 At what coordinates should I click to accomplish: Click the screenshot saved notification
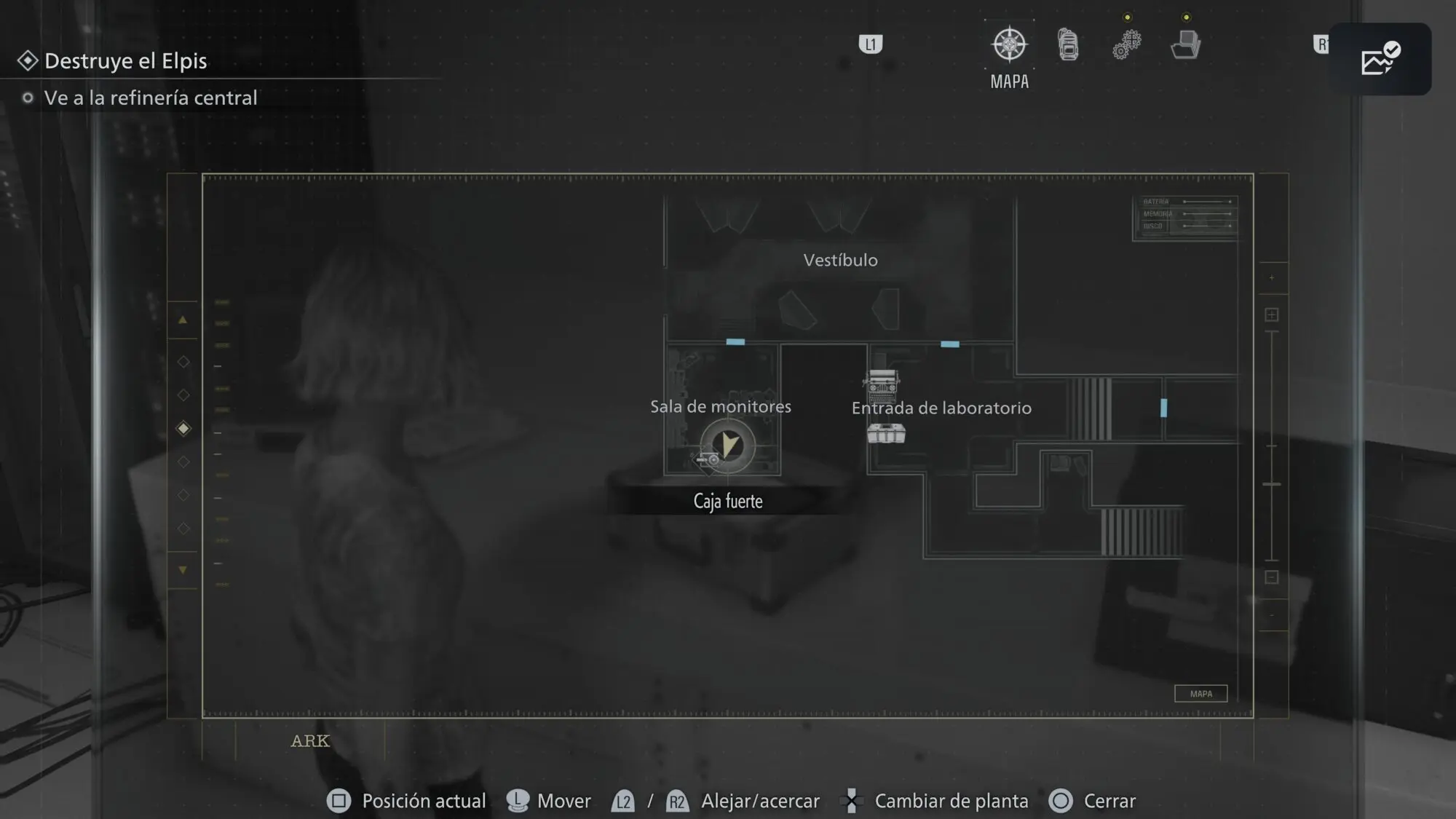point(1380,59)
